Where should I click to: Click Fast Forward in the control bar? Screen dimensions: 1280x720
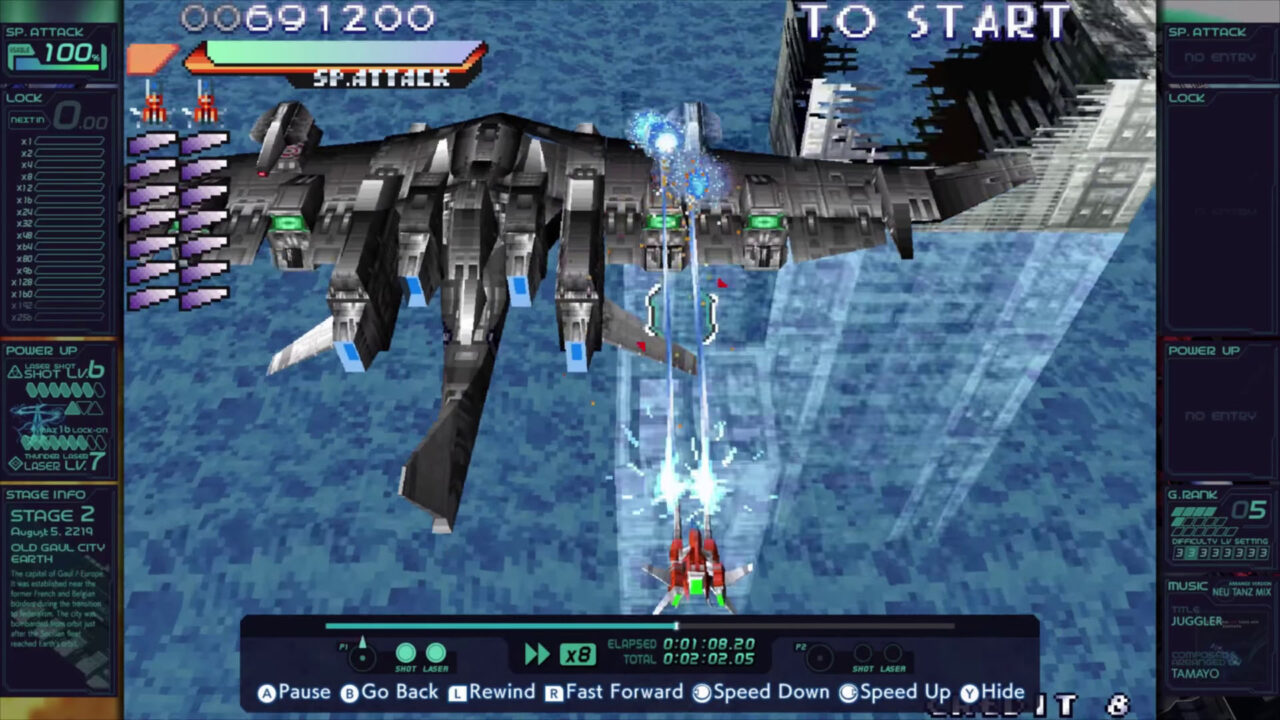click(x=626, y=691)
